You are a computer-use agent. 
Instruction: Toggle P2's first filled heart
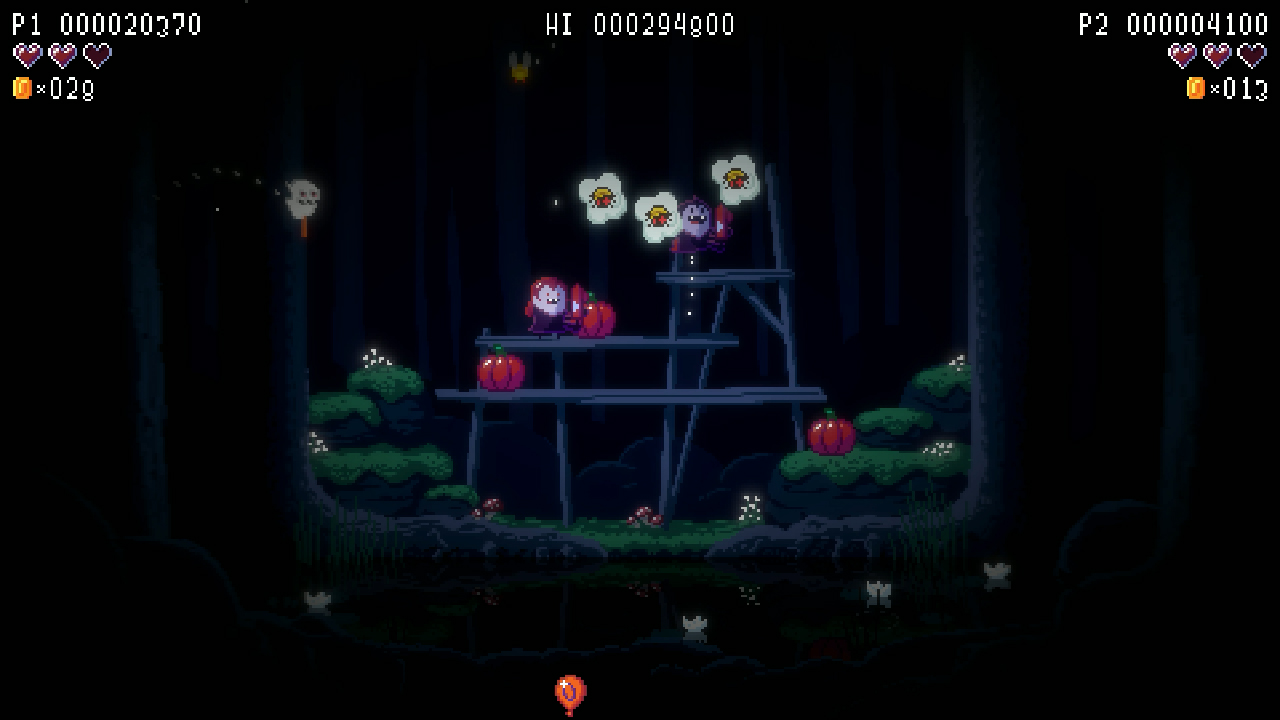[1183, 57]
